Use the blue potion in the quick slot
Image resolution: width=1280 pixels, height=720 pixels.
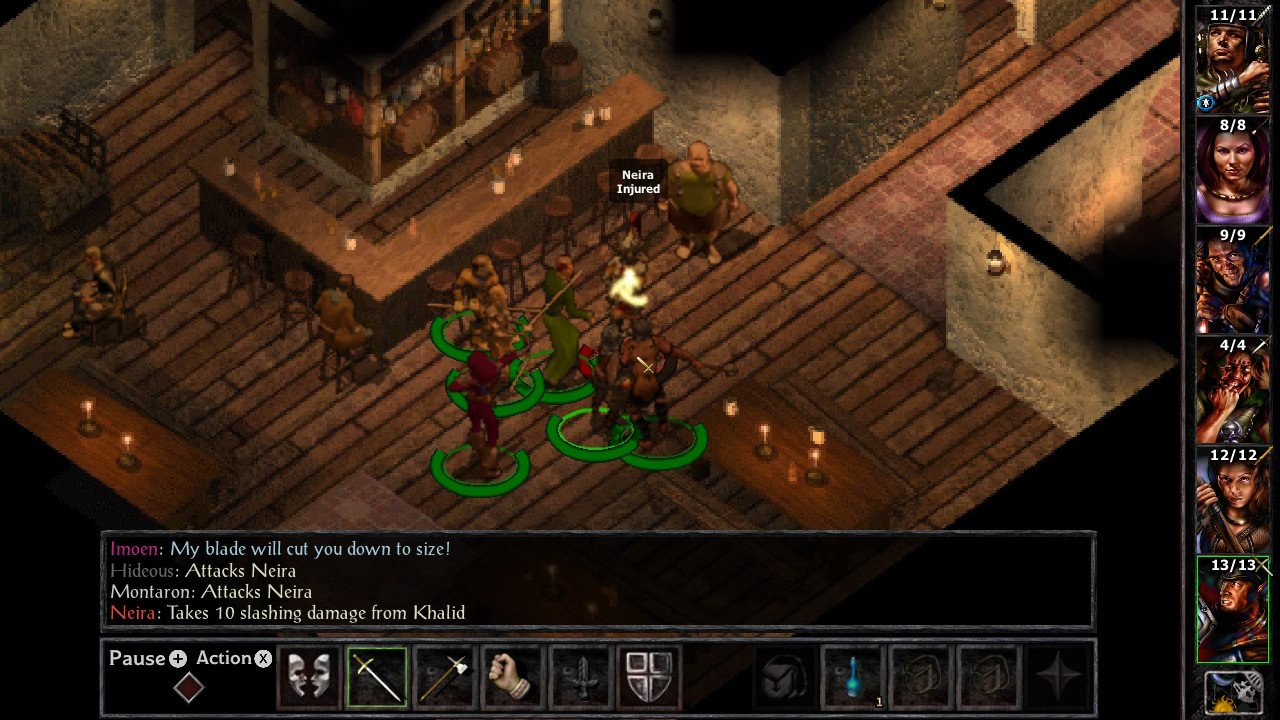(x=853, y=677)
